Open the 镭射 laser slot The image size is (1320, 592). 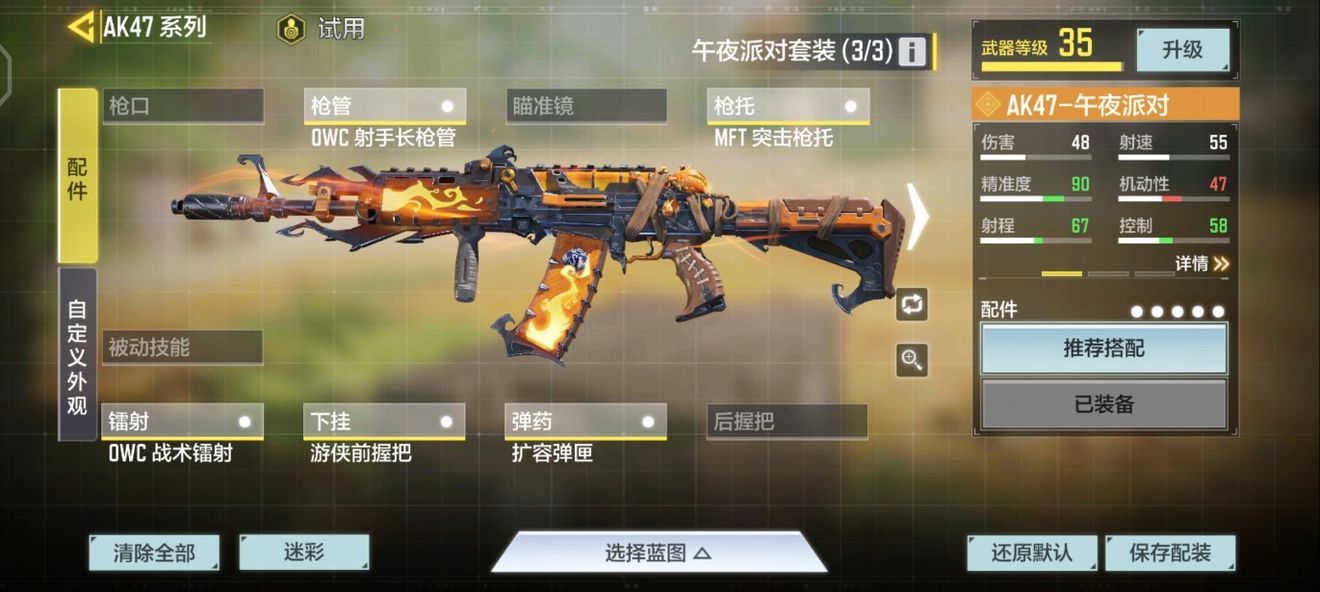click(182, 422)
